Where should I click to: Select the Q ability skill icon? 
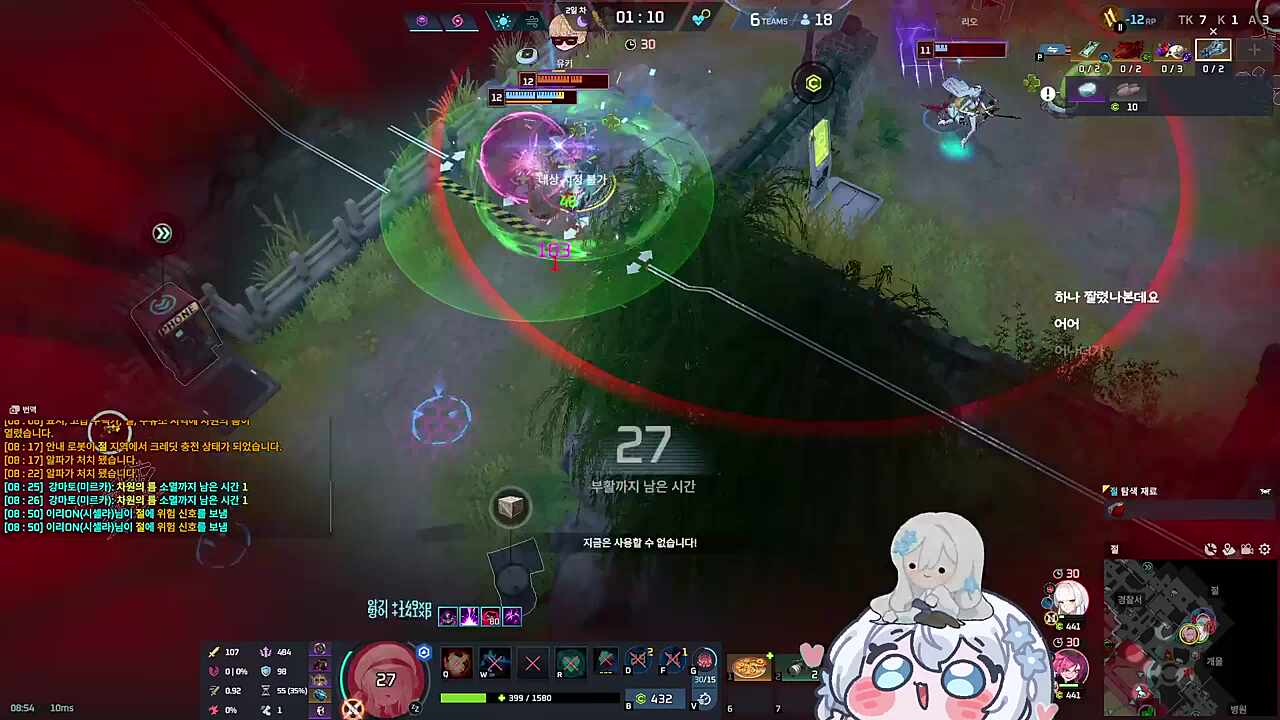pos(456,661)
